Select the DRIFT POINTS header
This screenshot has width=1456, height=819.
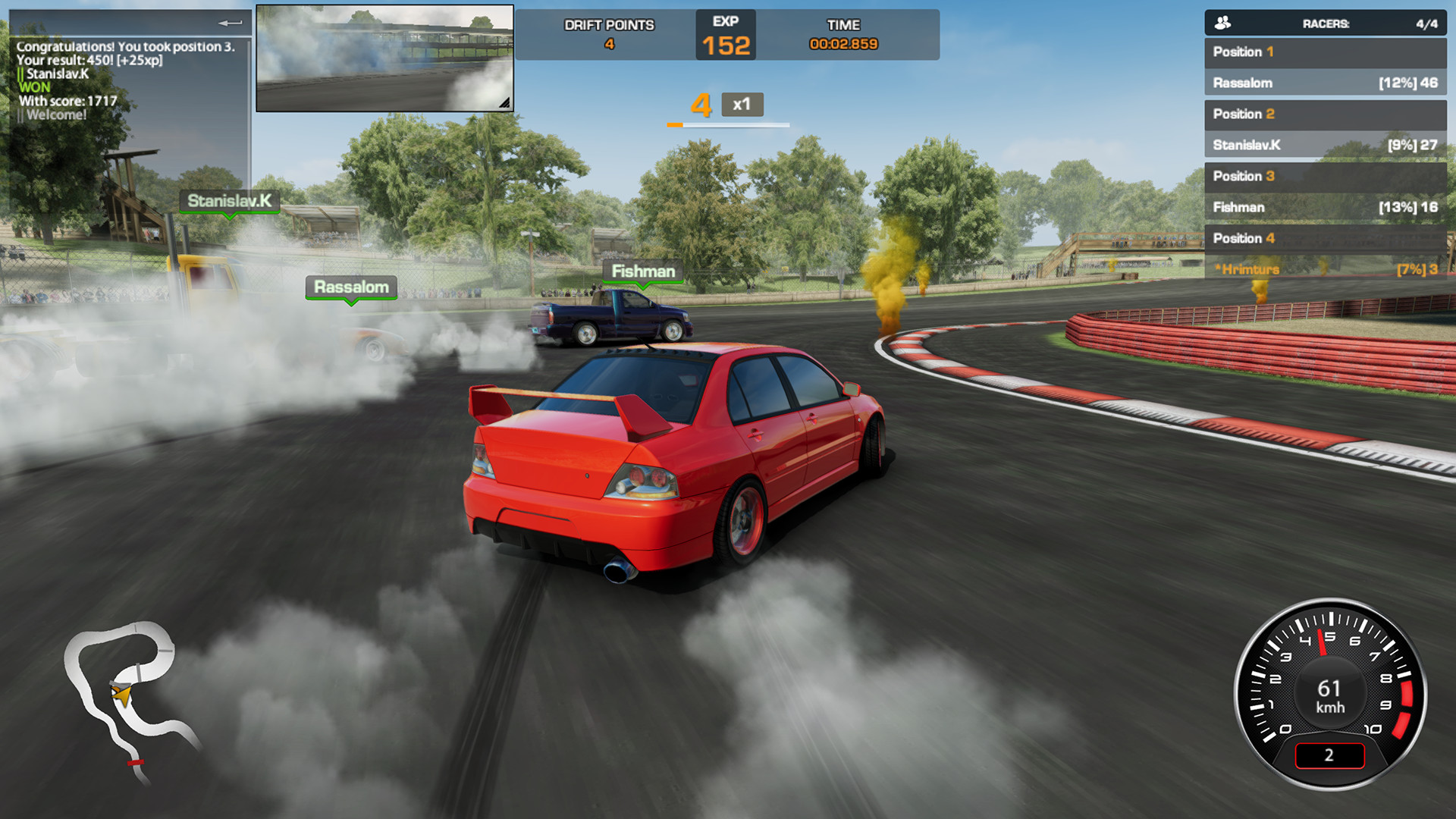607,24
